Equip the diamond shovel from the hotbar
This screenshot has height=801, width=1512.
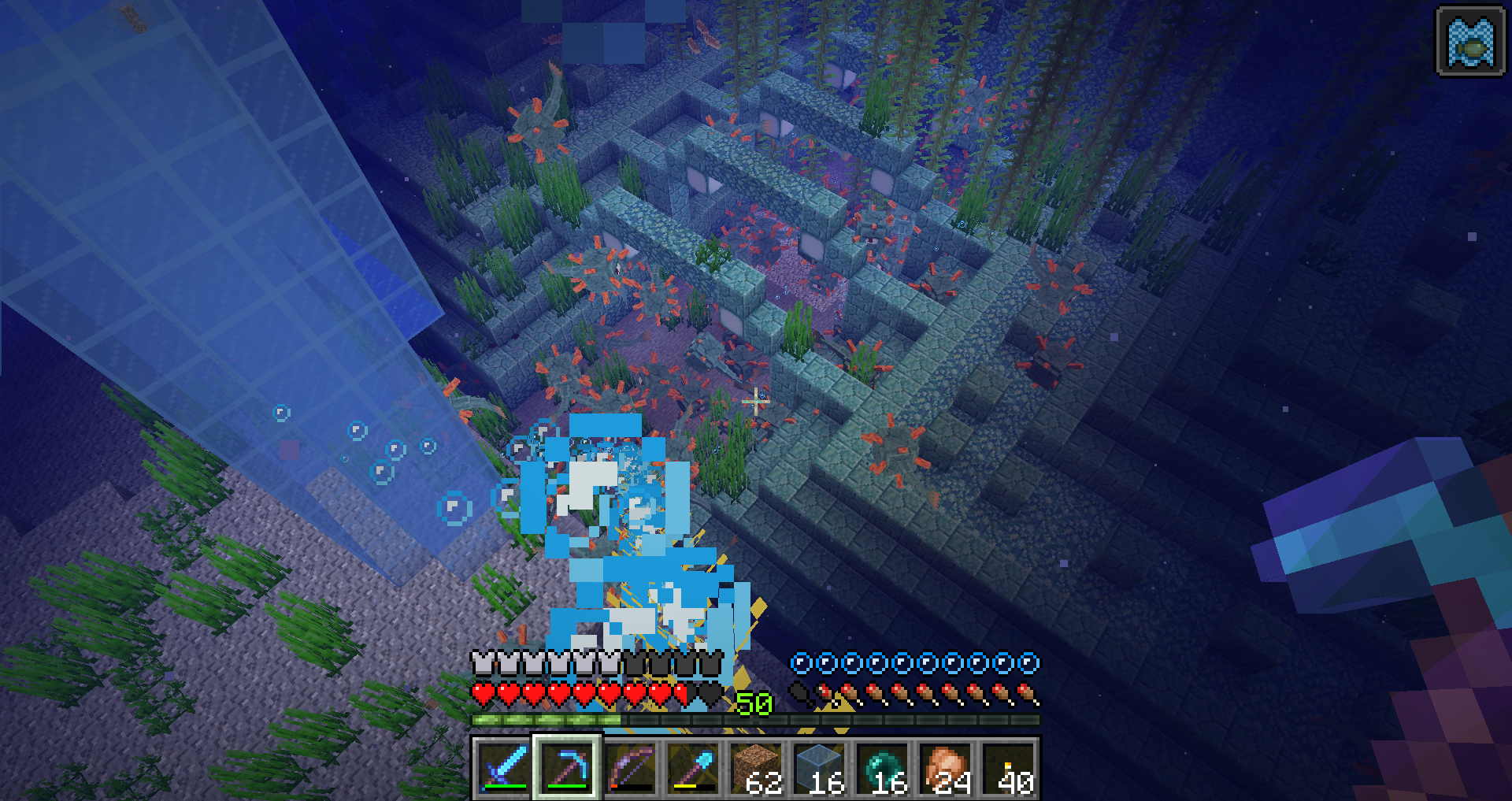693,767
